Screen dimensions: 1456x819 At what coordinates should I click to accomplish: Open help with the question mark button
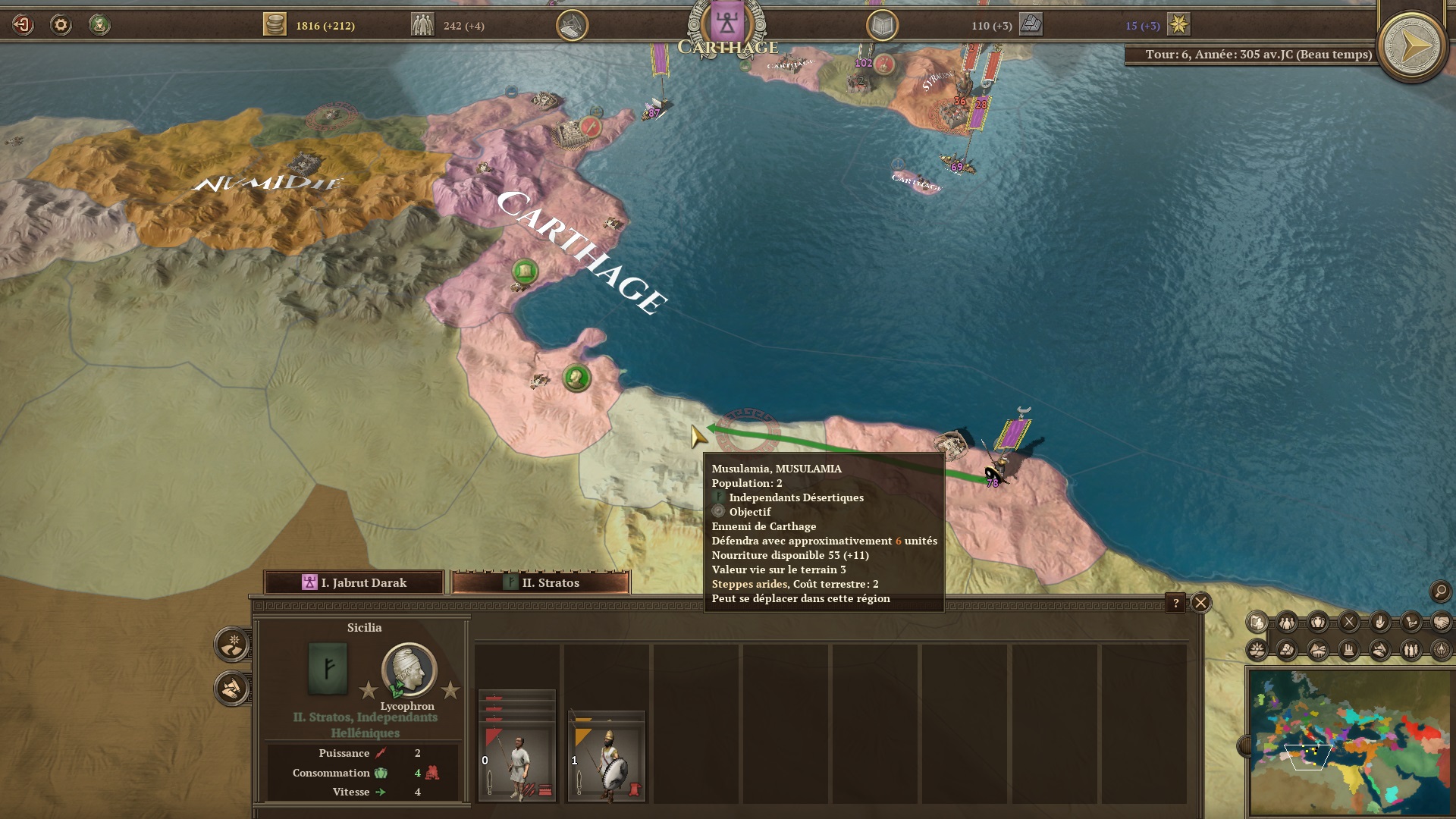coord(1175,603)
